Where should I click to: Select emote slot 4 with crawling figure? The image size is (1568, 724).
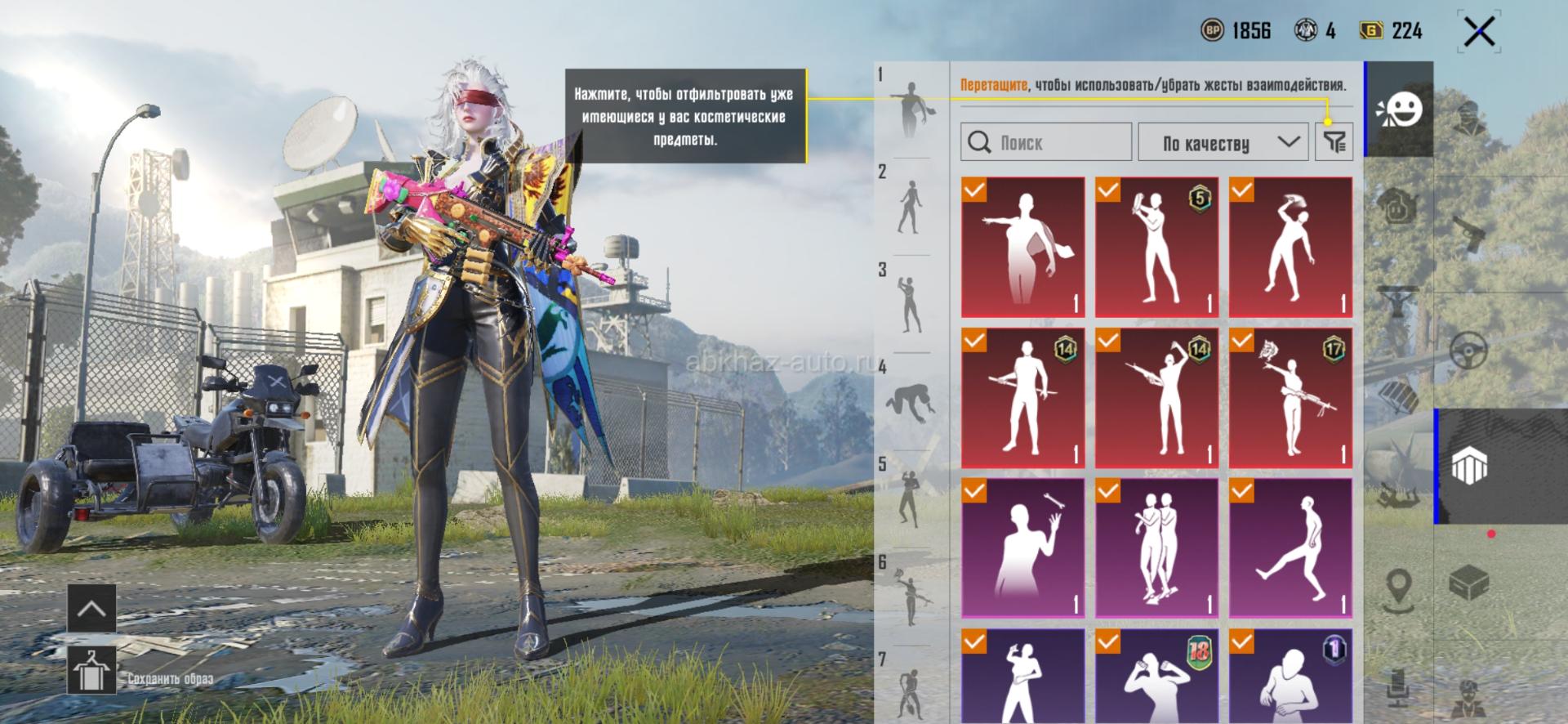click(910, 401)
